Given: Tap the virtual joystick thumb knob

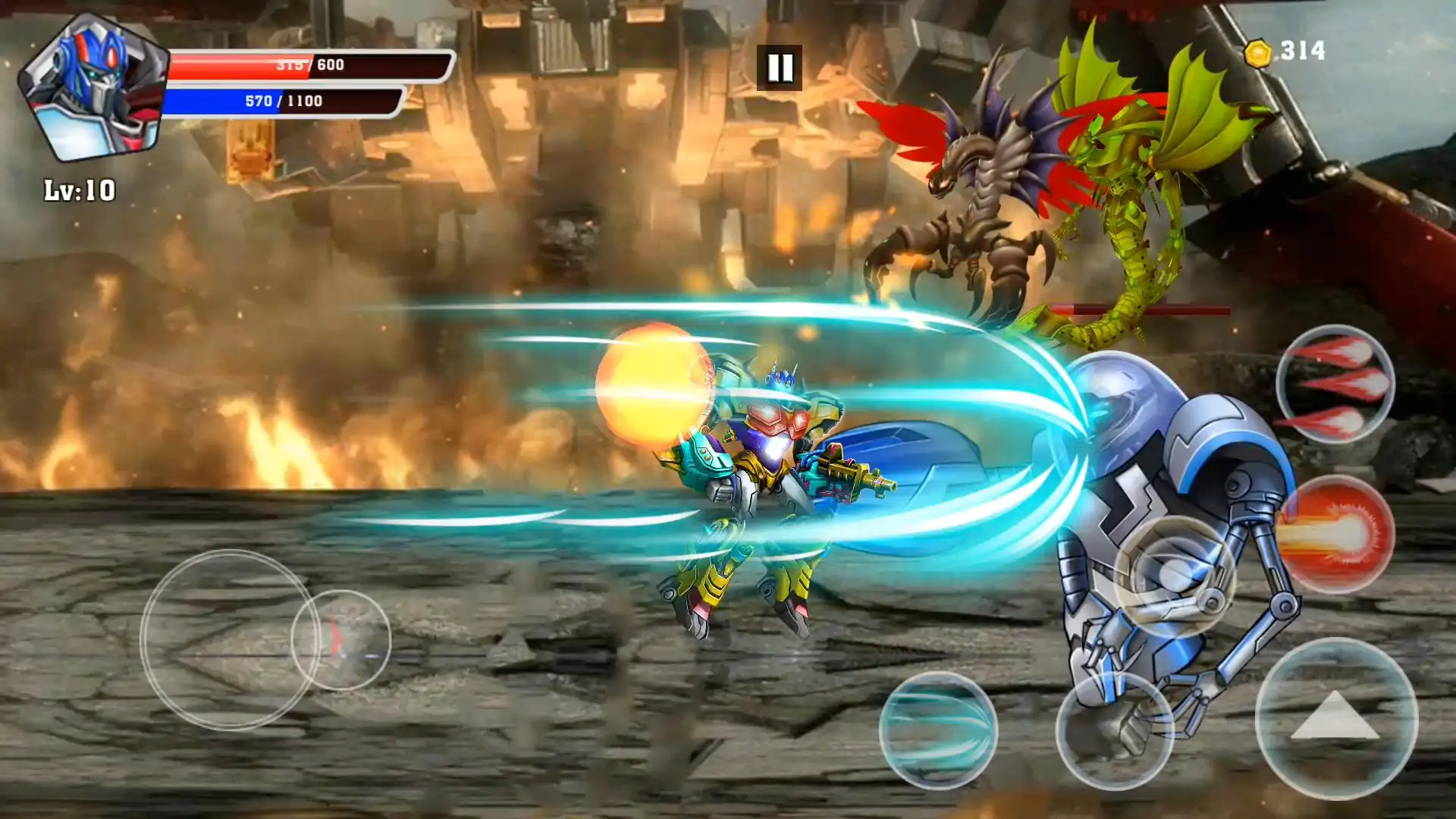Looking at the screenshot, I should tap(340, 640).
